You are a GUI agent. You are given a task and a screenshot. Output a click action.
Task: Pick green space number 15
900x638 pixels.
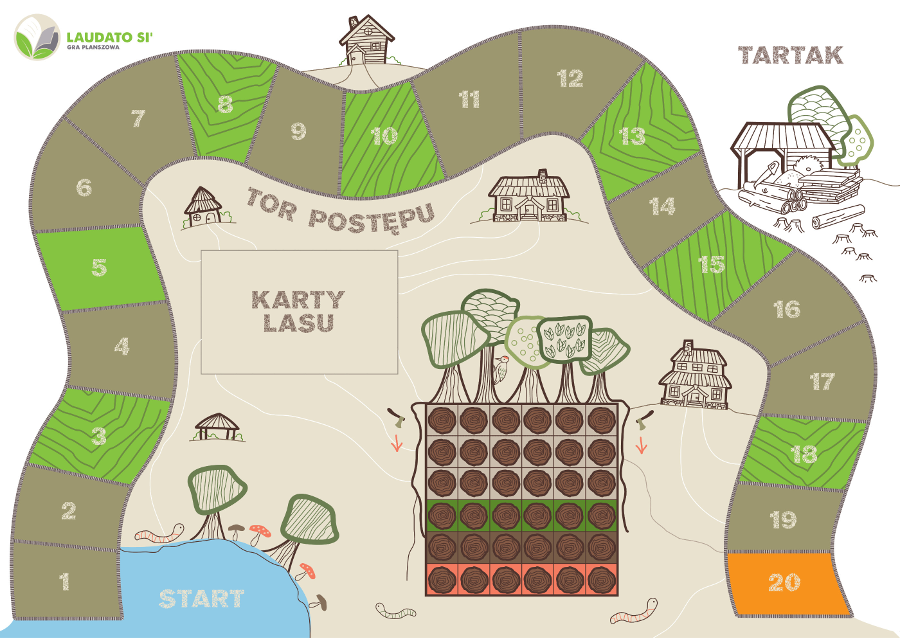(711, 265)
